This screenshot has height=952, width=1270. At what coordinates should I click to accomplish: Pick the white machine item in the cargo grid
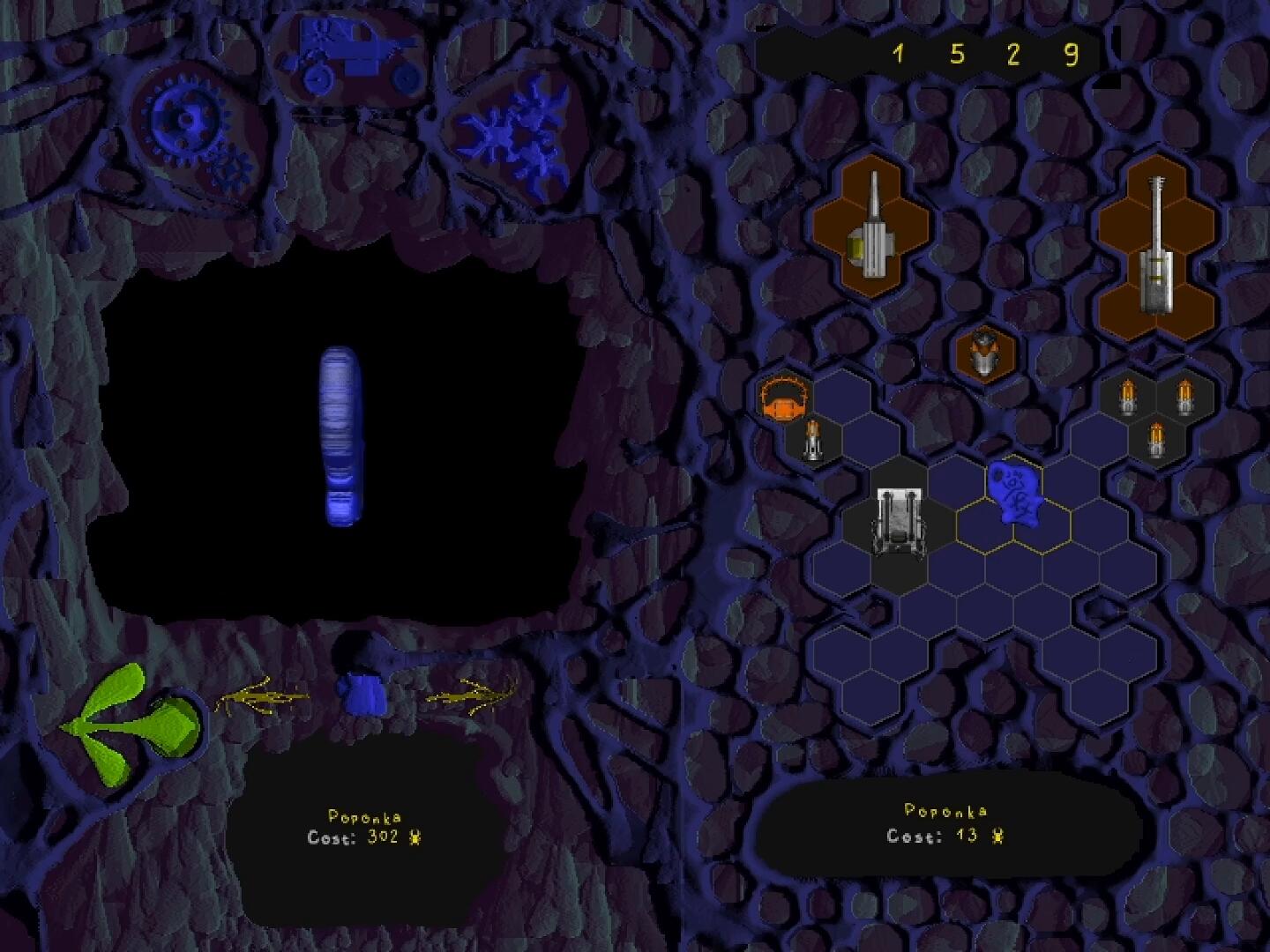click(x=900, y=522)
